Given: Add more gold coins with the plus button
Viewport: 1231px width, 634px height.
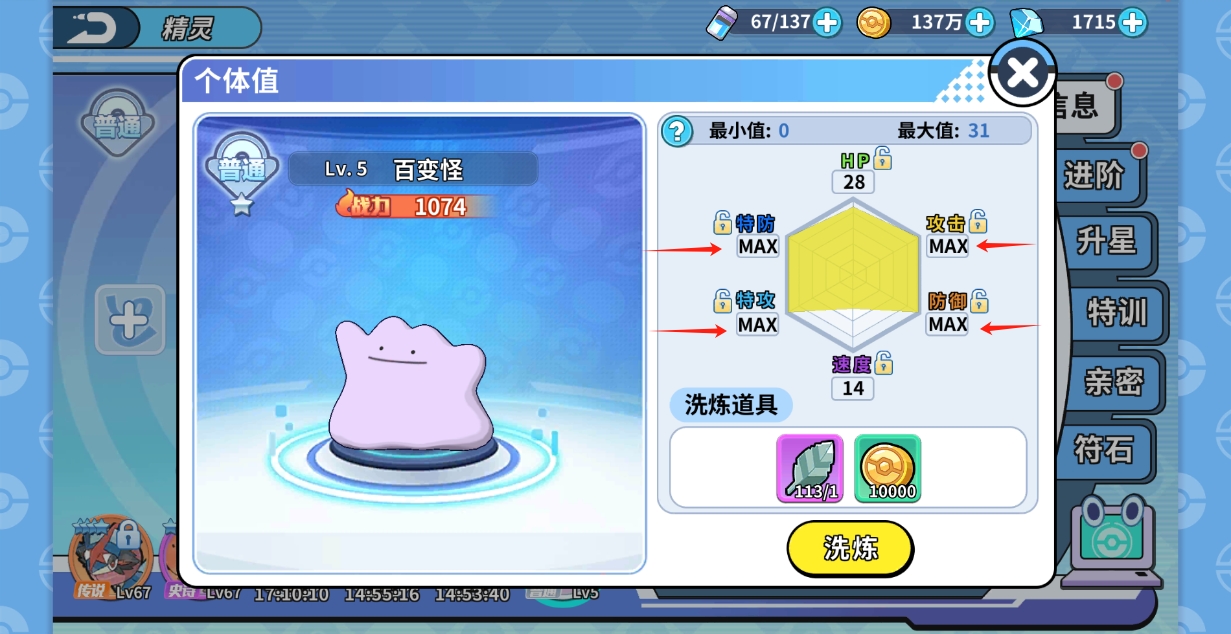Looking at the screenshot, I should [x=979, y=22].
